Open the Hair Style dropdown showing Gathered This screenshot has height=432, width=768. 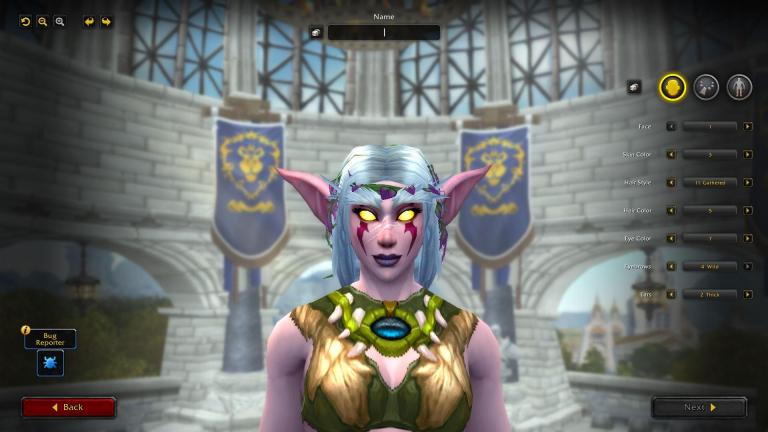coord(710,182)
